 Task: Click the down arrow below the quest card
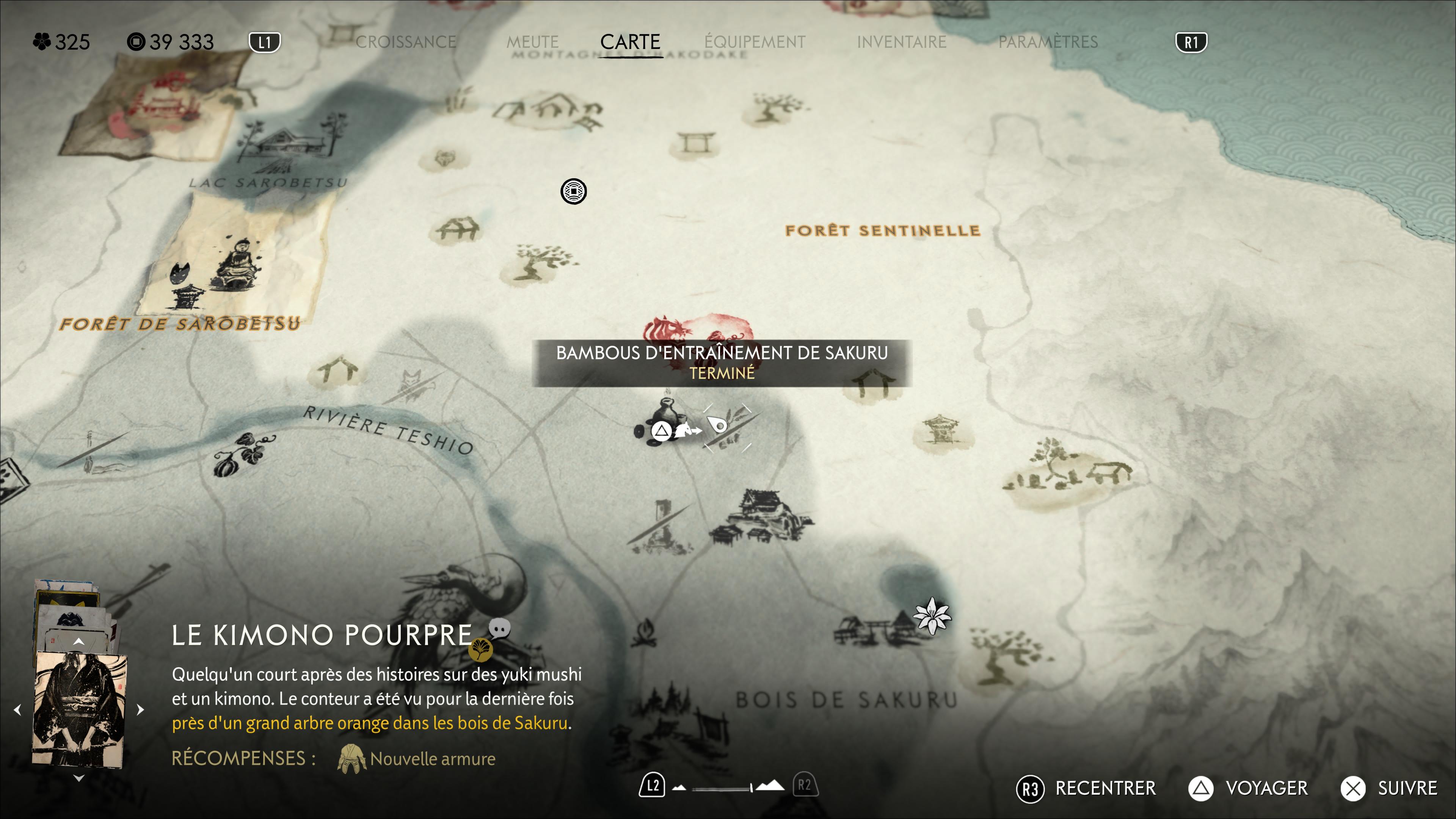coord(78,778)
